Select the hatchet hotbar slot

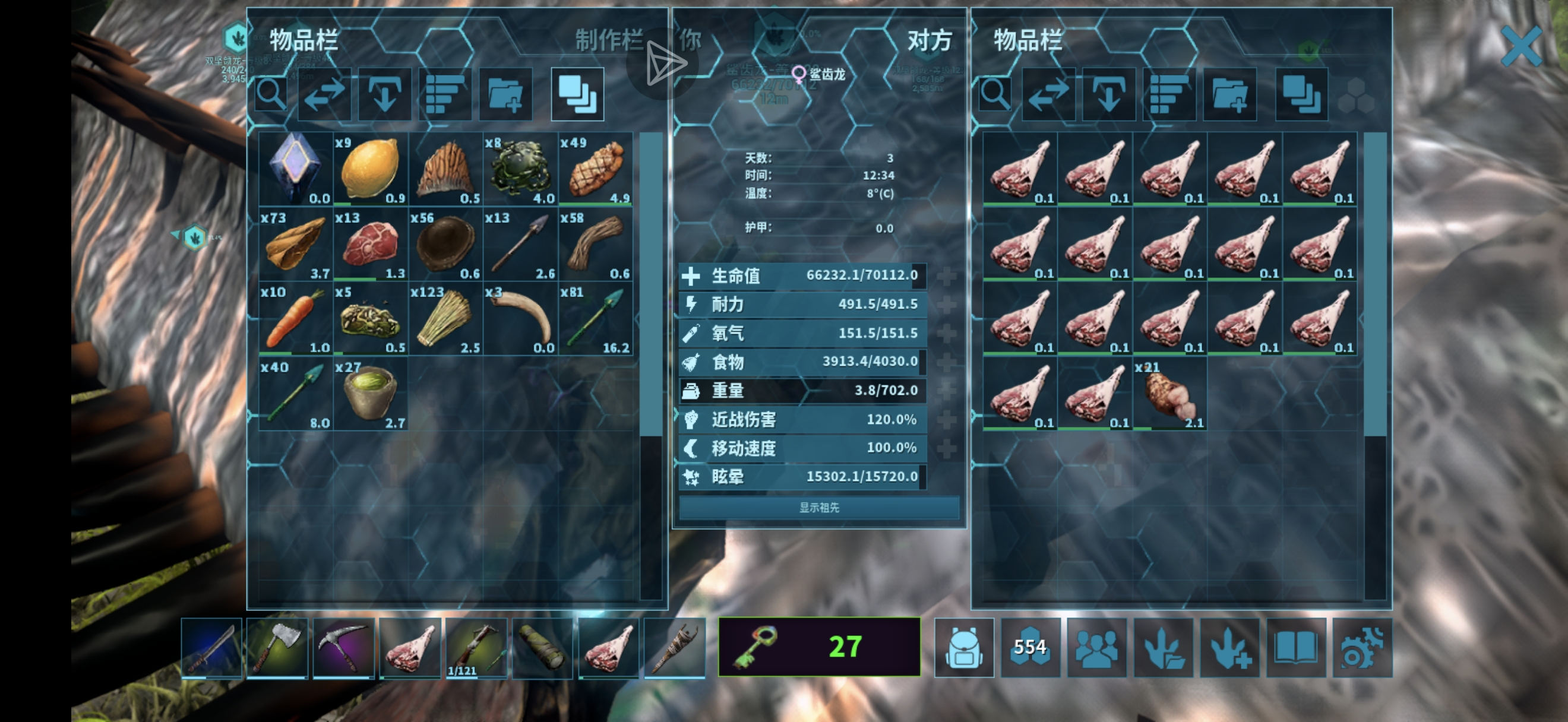pyautogui.click(x=277, y=647)
